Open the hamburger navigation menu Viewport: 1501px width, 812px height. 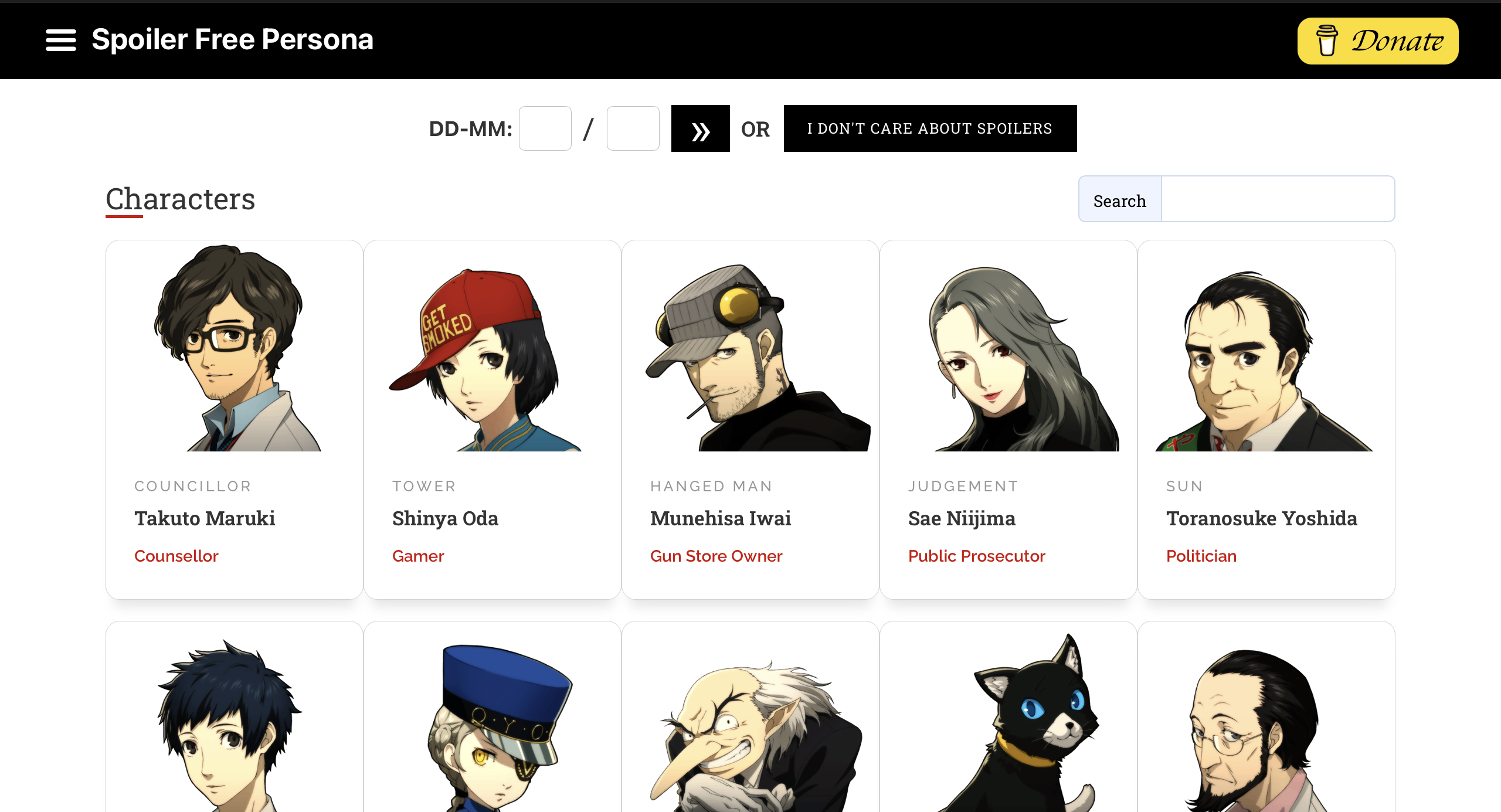click(x=60, y=40)
